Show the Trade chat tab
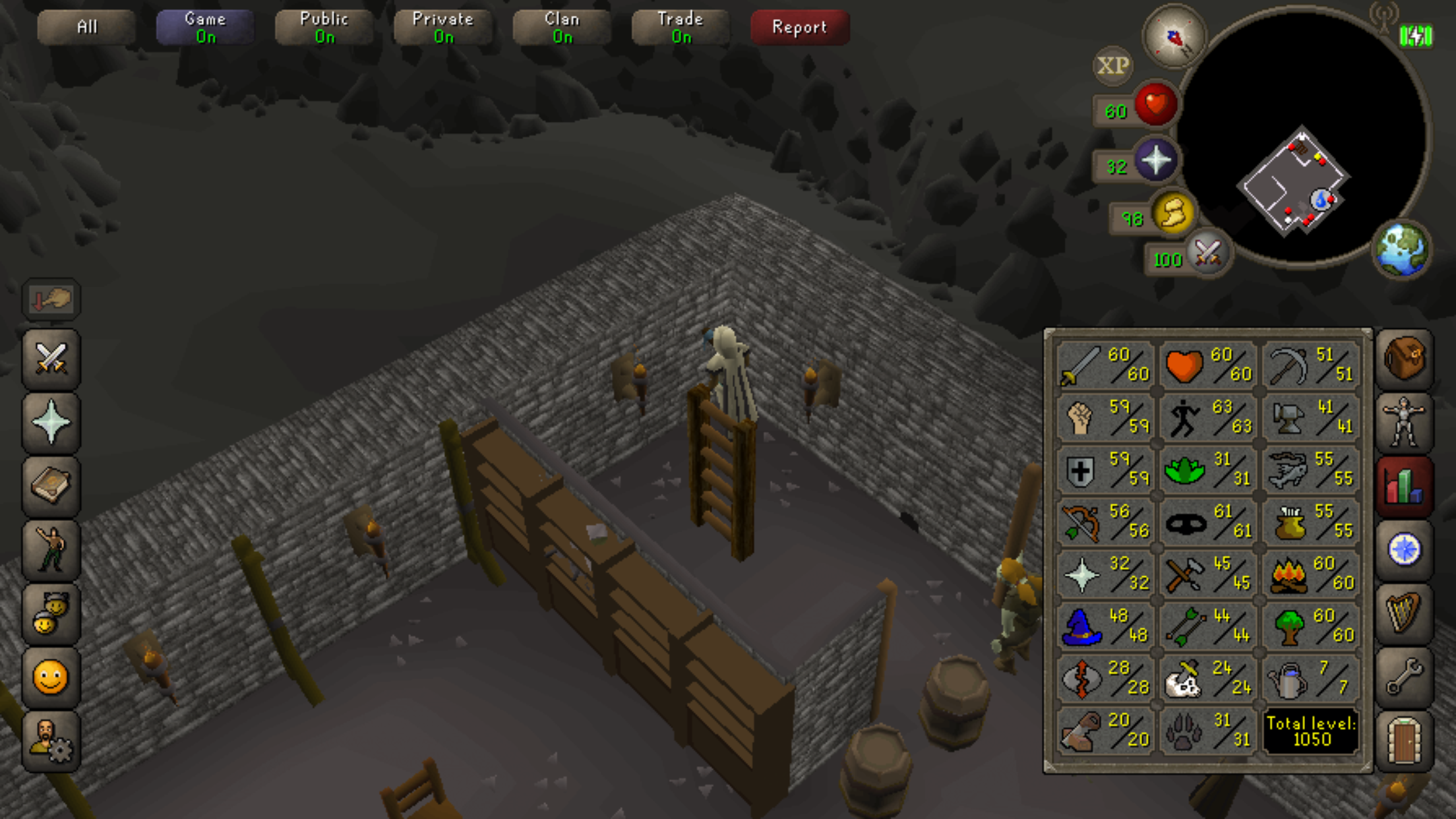The height and width of the screenshot is (819, 1456). coord(681,27)
